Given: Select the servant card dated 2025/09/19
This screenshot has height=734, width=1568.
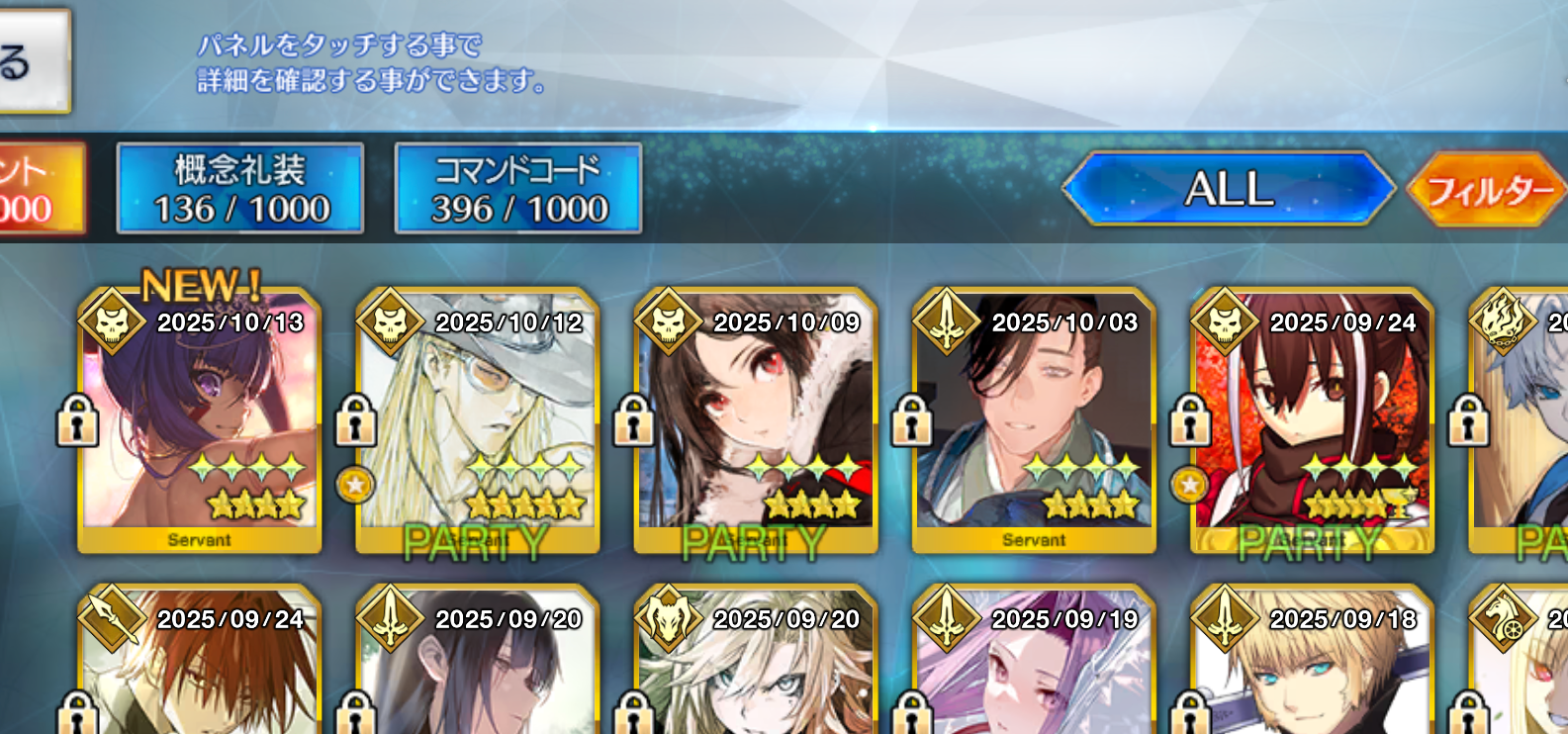Looking at the screenshot, I should [1034, 668].
